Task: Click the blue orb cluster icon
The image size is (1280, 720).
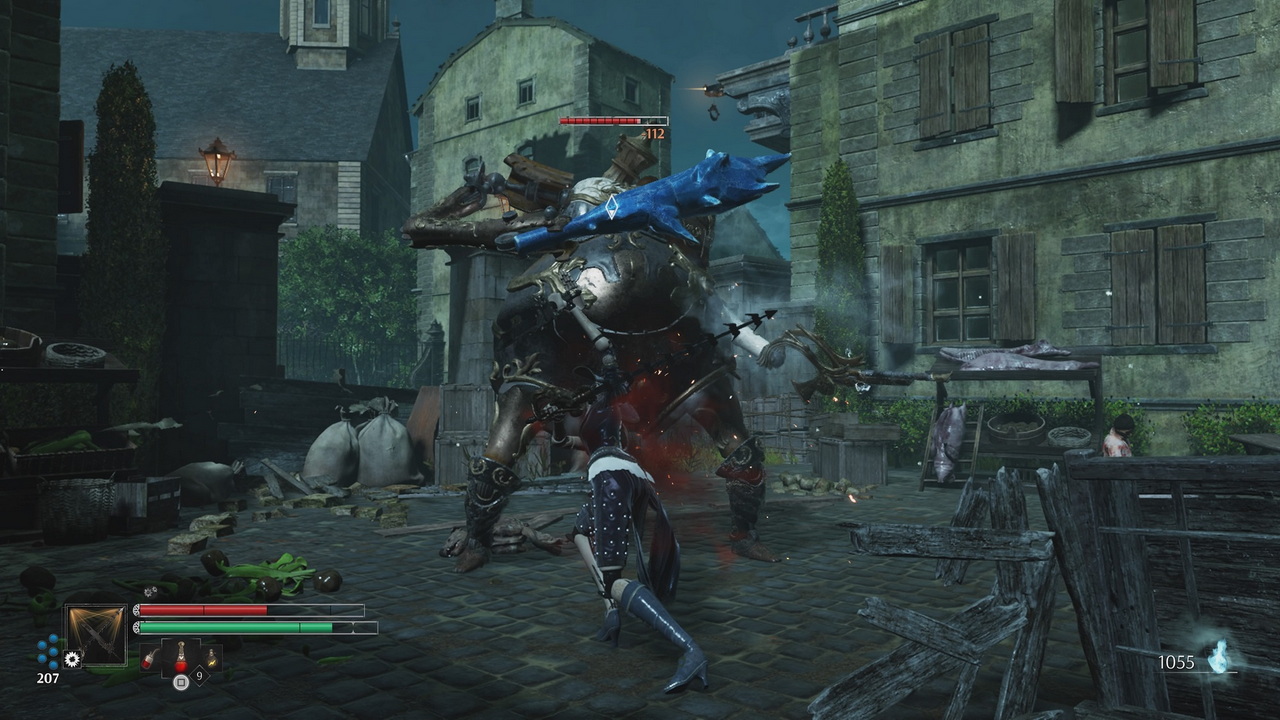Action: coord(48,651)
